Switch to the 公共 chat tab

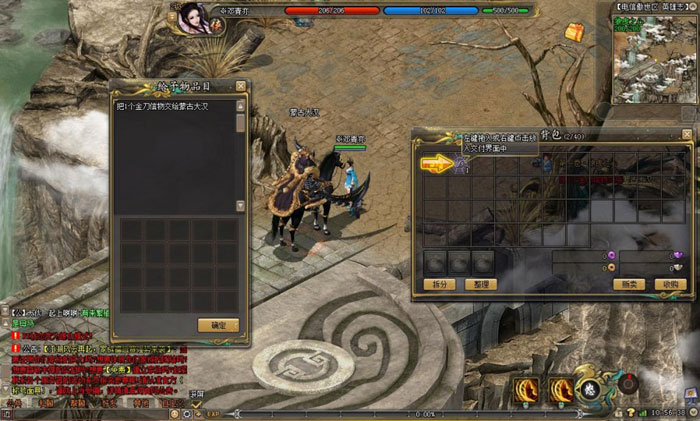pyautogui.click(x=12, y=403)
